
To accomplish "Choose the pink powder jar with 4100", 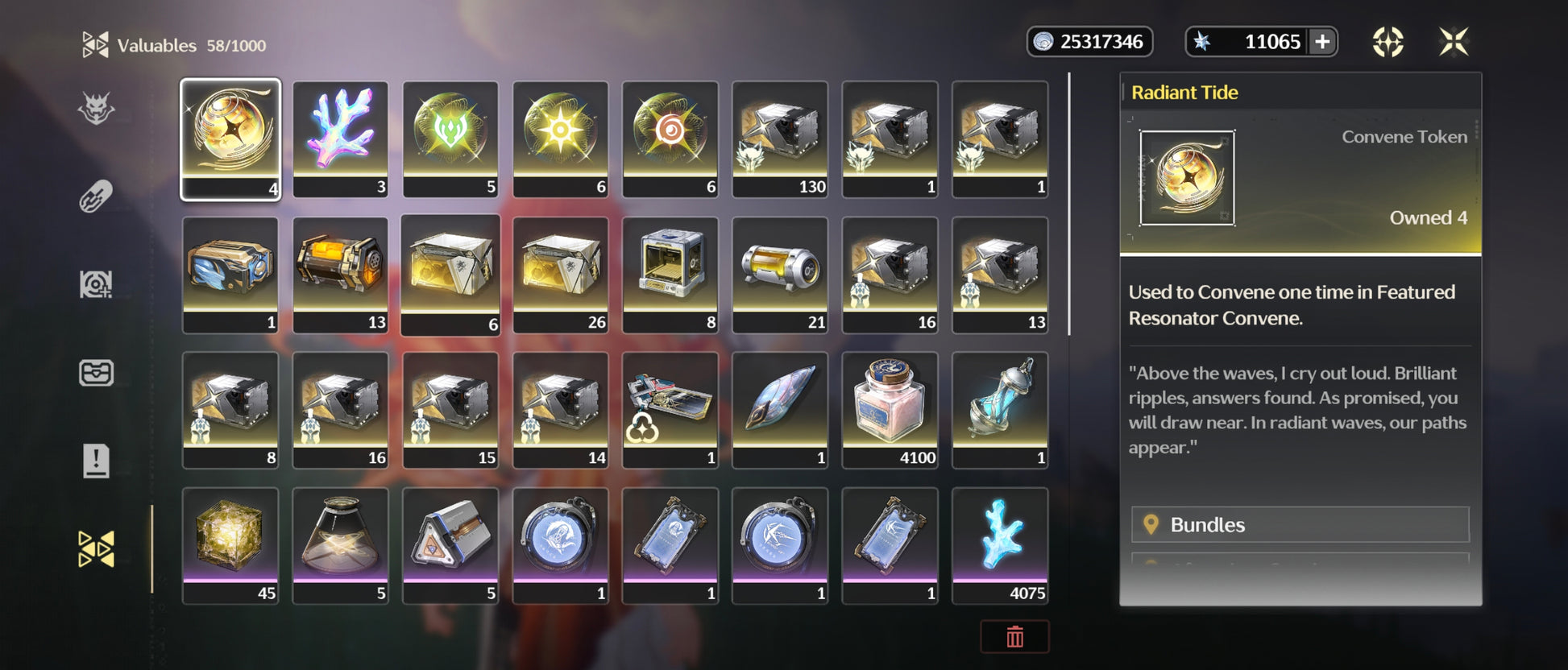I will point(890,409).
